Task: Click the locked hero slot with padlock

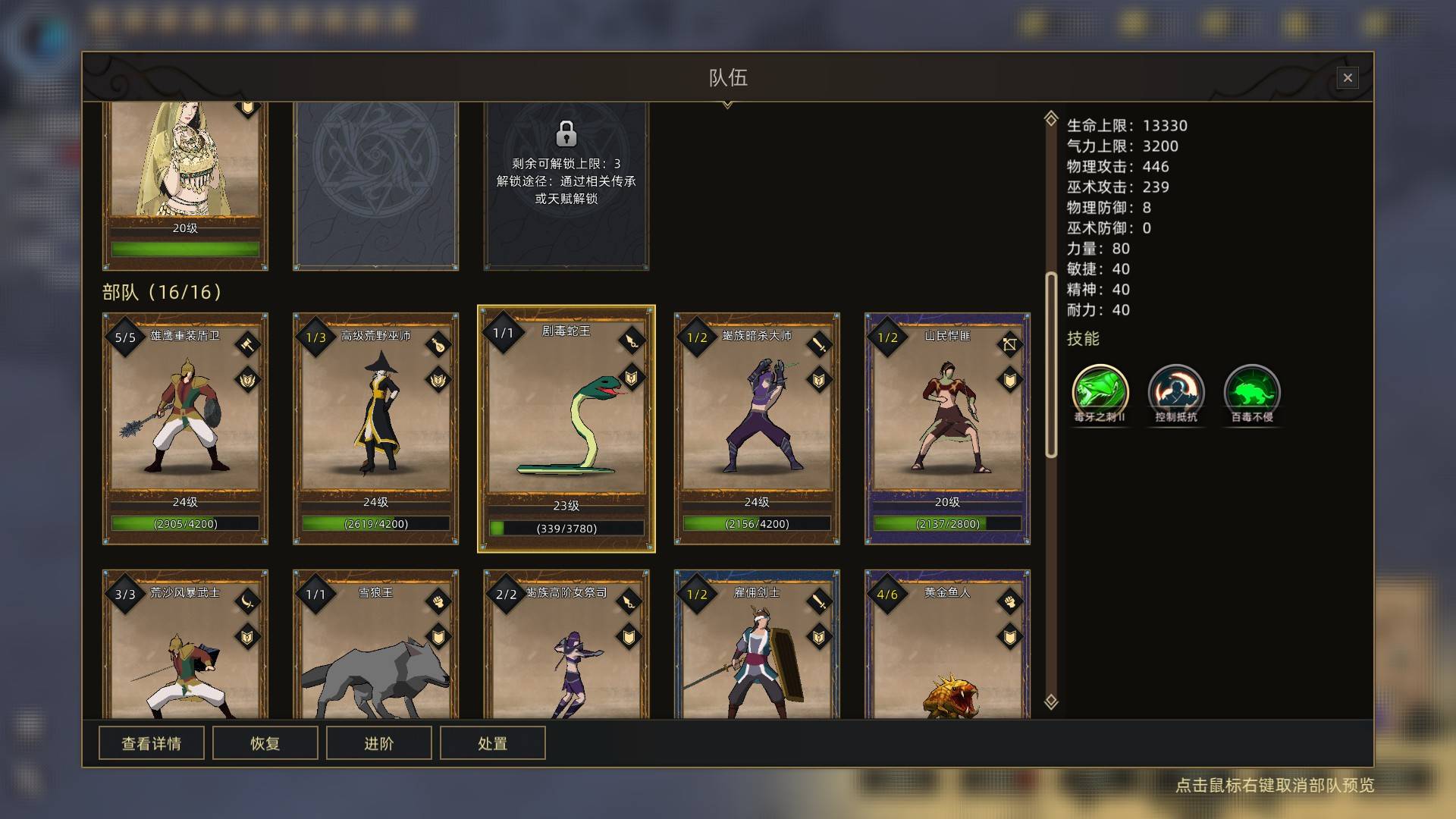Action: [566, 182]
